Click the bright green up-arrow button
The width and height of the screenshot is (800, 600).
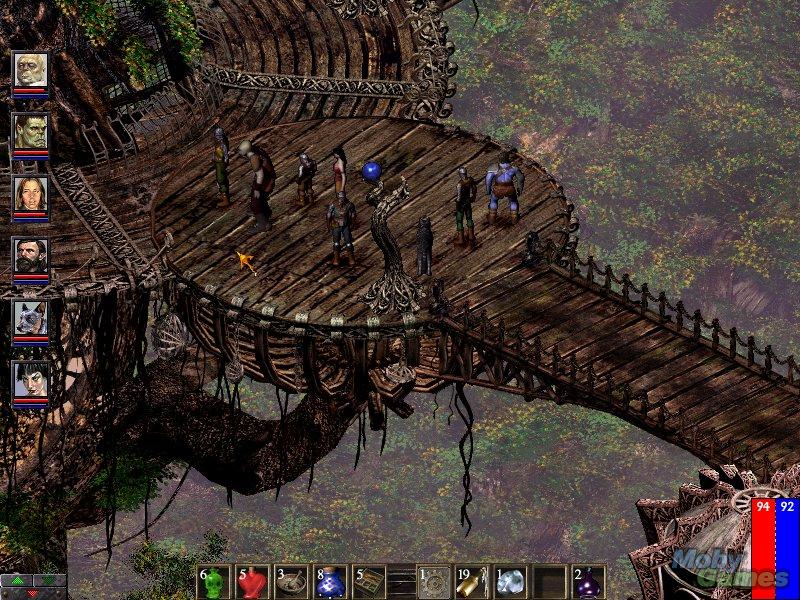click(17, 580)
